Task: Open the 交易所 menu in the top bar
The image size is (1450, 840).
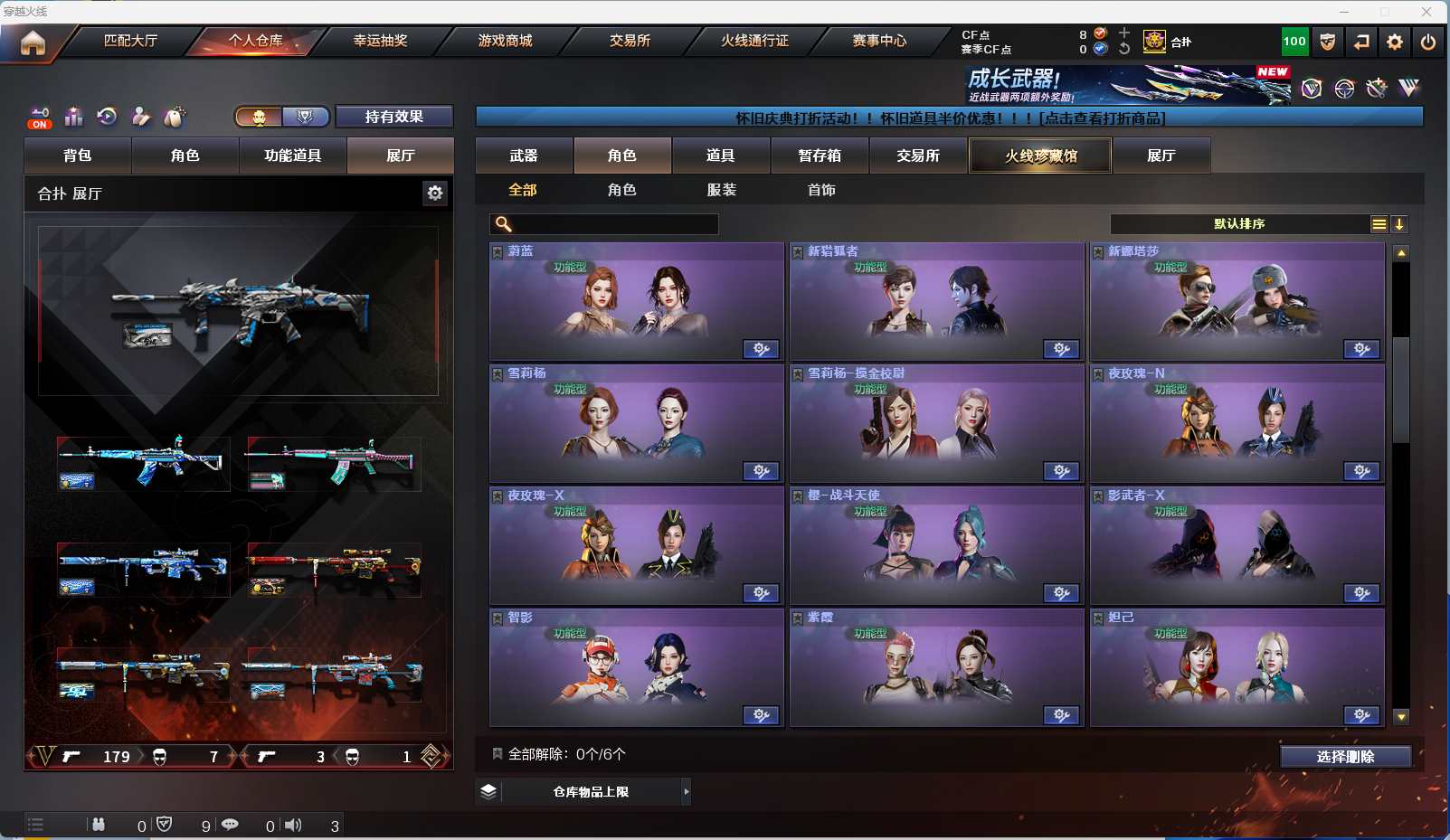Action: [630, 41]
